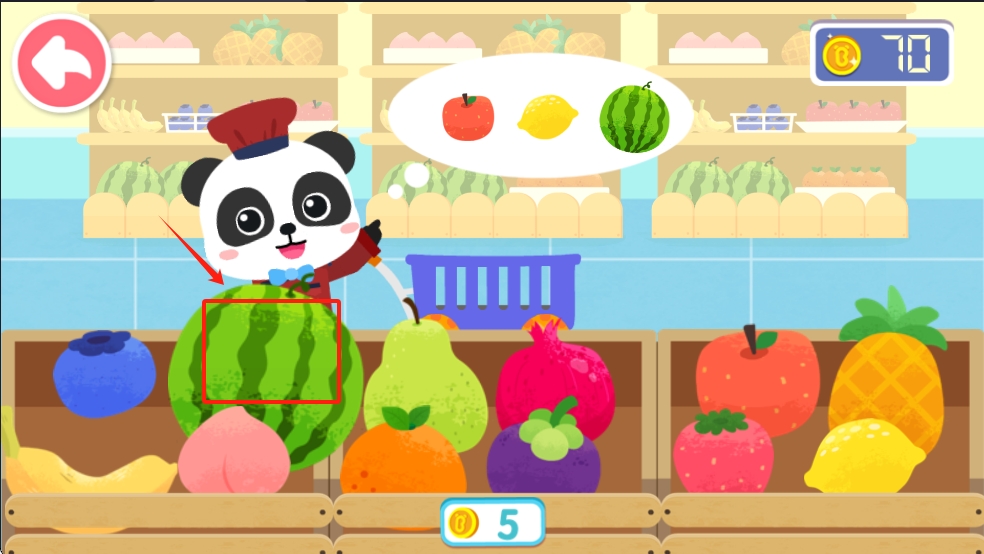Select the highlighted watermelon in the crate
This screenshot has width=984, height=554.
(271, 351)
